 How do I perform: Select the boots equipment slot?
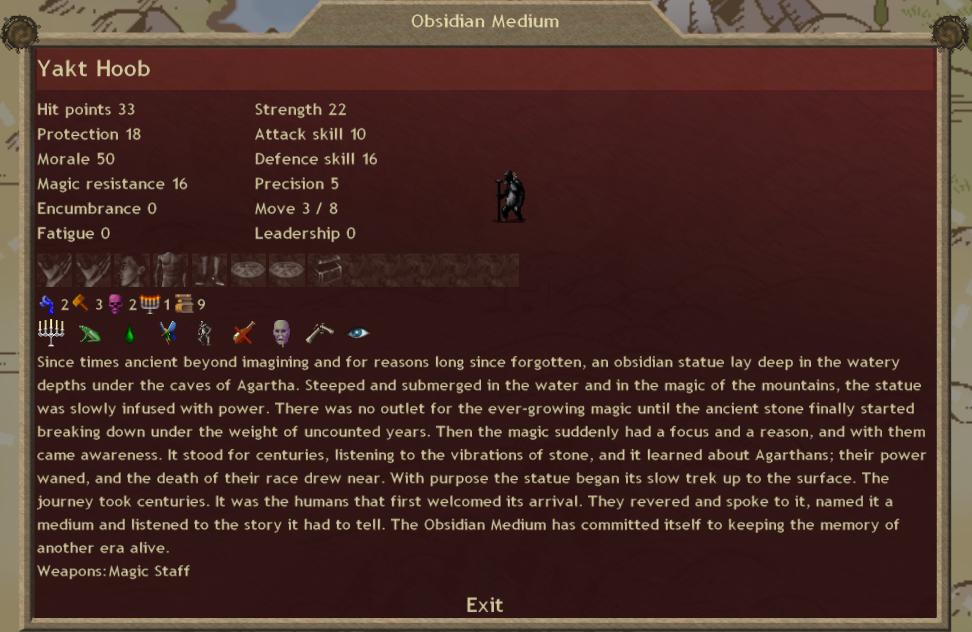tap(209, 270)
